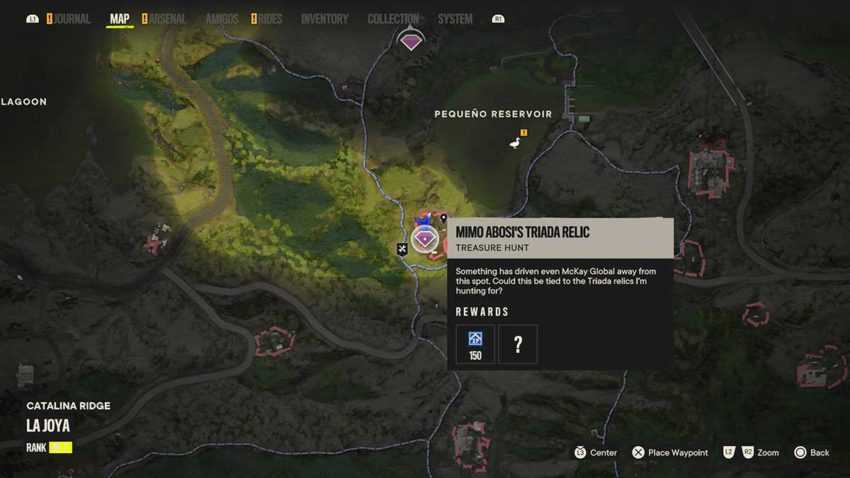Click the black crossed-tools map marker
850x478 pixels.
click(402, 249)
